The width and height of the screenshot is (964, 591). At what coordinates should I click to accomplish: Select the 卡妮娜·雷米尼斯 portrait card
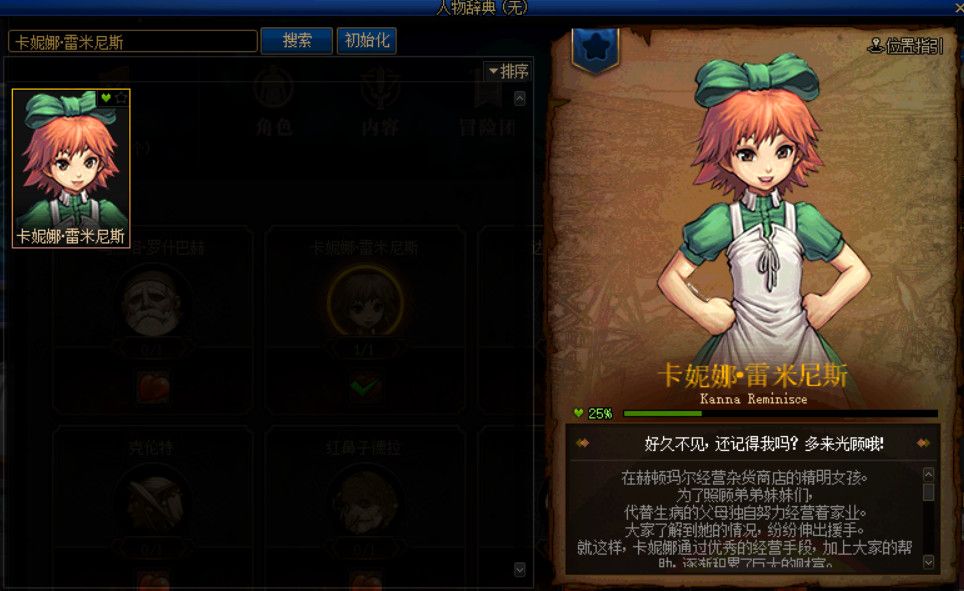tap(71, 168)
